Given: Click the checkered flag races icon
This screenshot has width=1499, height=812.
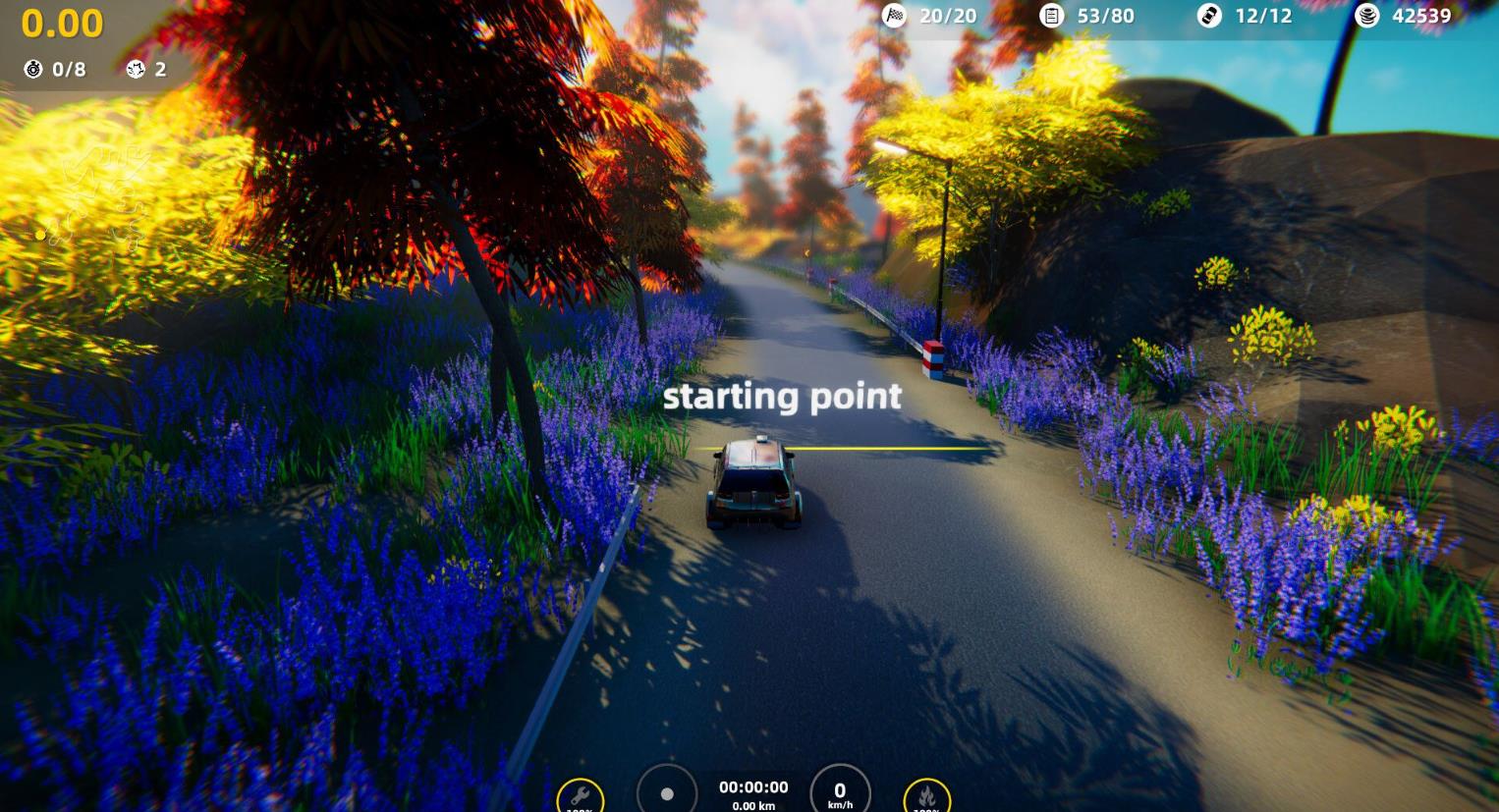Looking at the screenshot, I should [x=894, y=16].
